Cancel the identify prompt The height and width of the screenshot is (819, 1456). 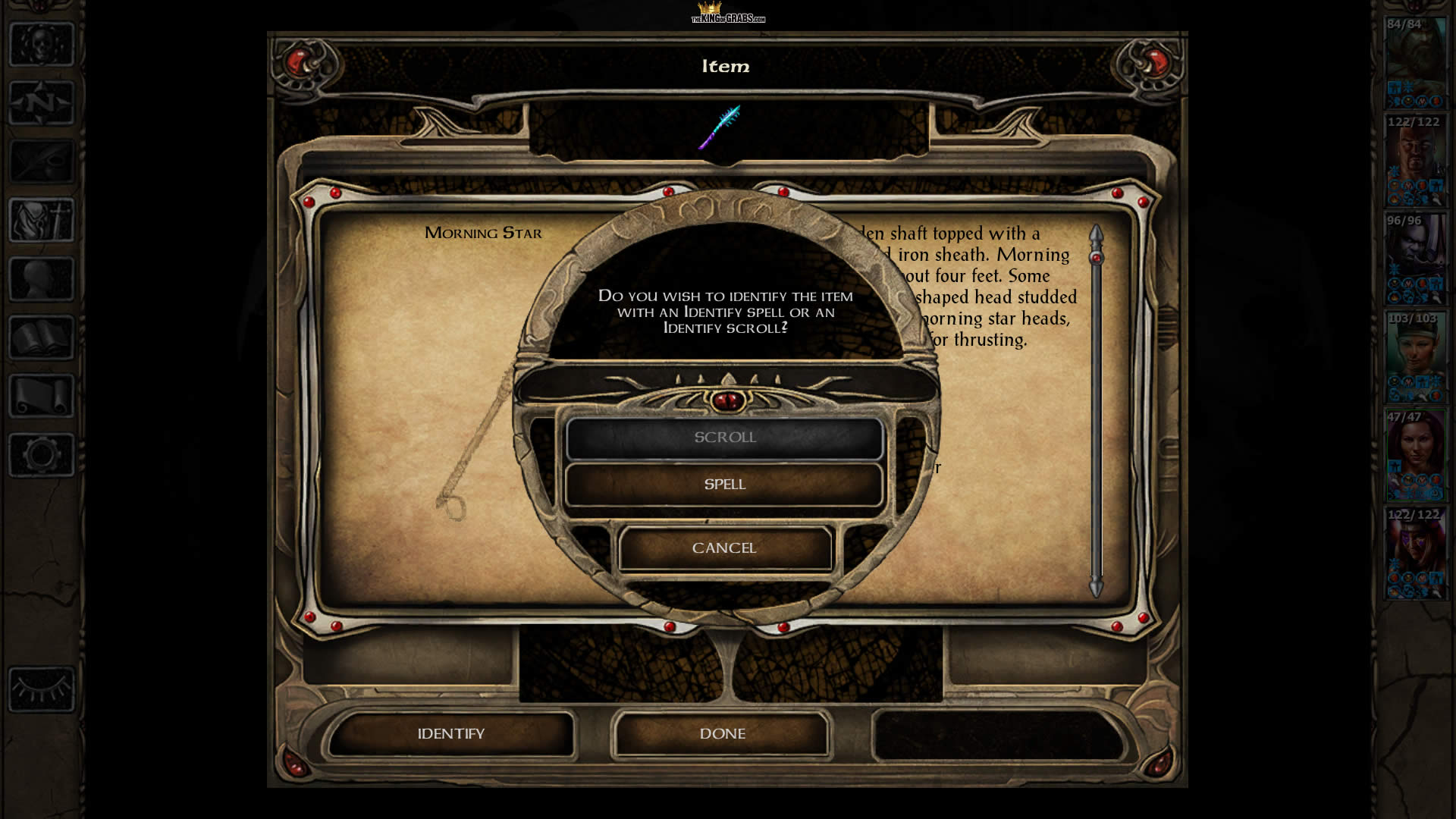coord(724,548)
